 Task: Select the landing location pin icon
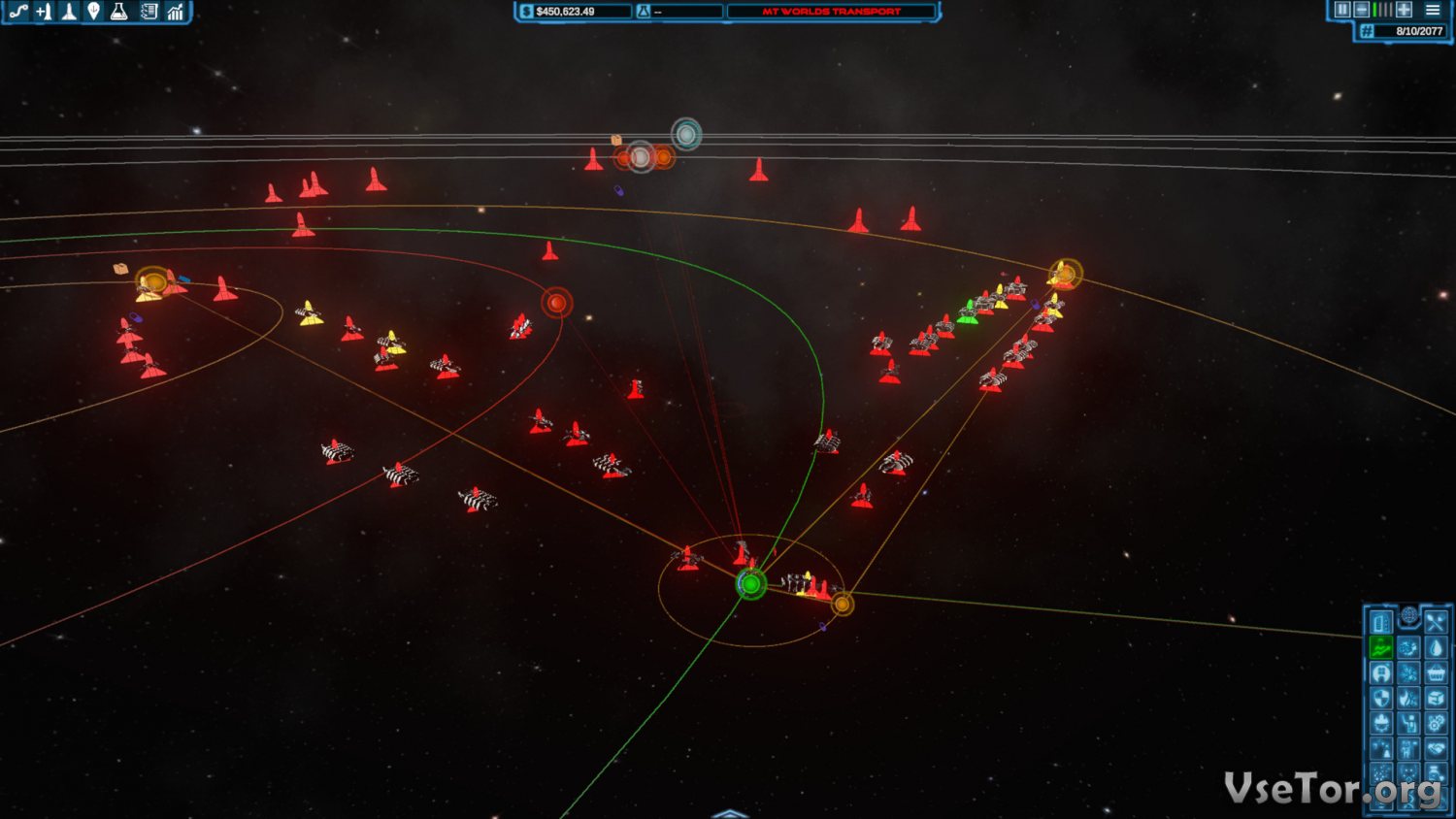93,12
